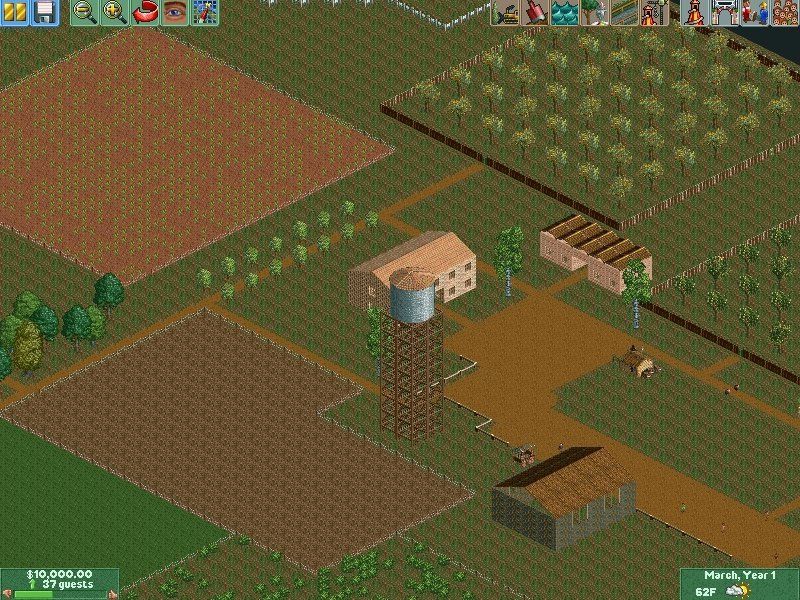Open recent messages from the date panel

pos(739,575)
